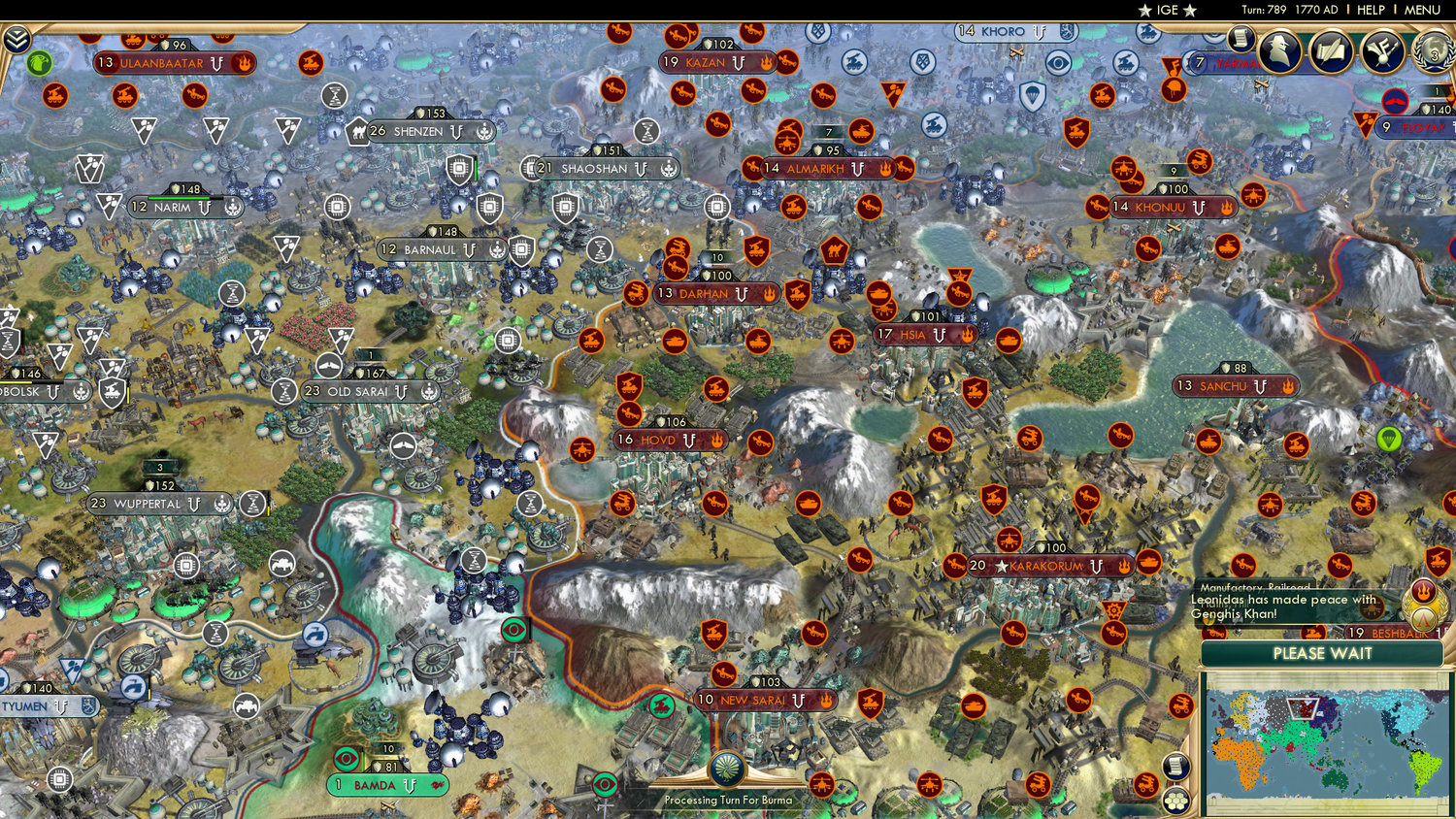Select the flame religion icon on Kazan's banner

click(766, 62)
